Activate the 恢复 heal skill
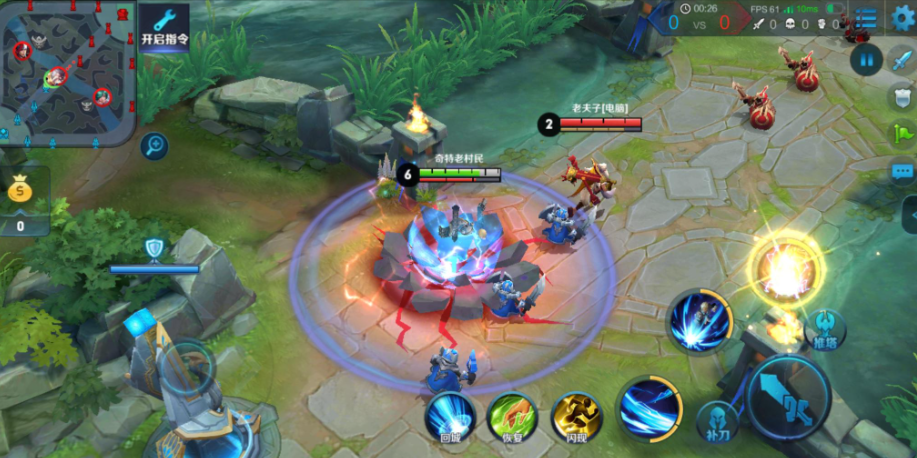The image size is (917, 458). pos(512,416)
